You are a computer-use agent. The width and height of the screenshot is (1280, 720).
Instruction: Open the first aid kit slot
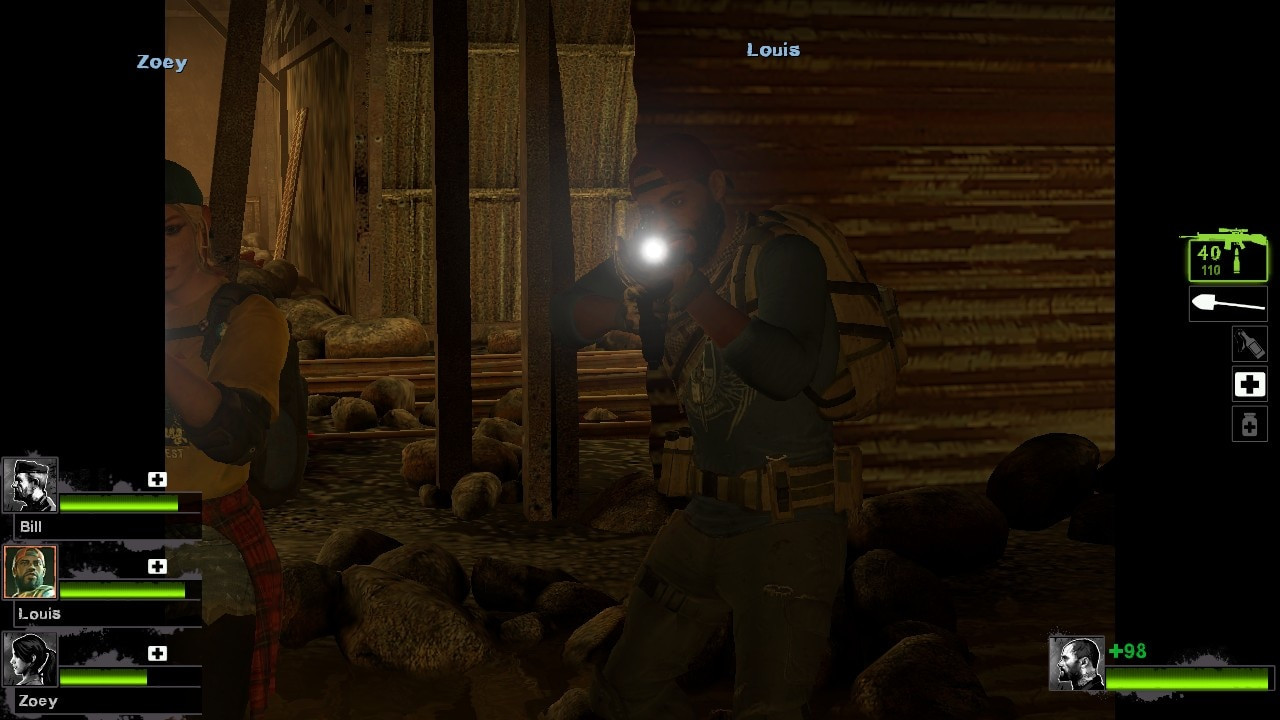[1249, 384]
